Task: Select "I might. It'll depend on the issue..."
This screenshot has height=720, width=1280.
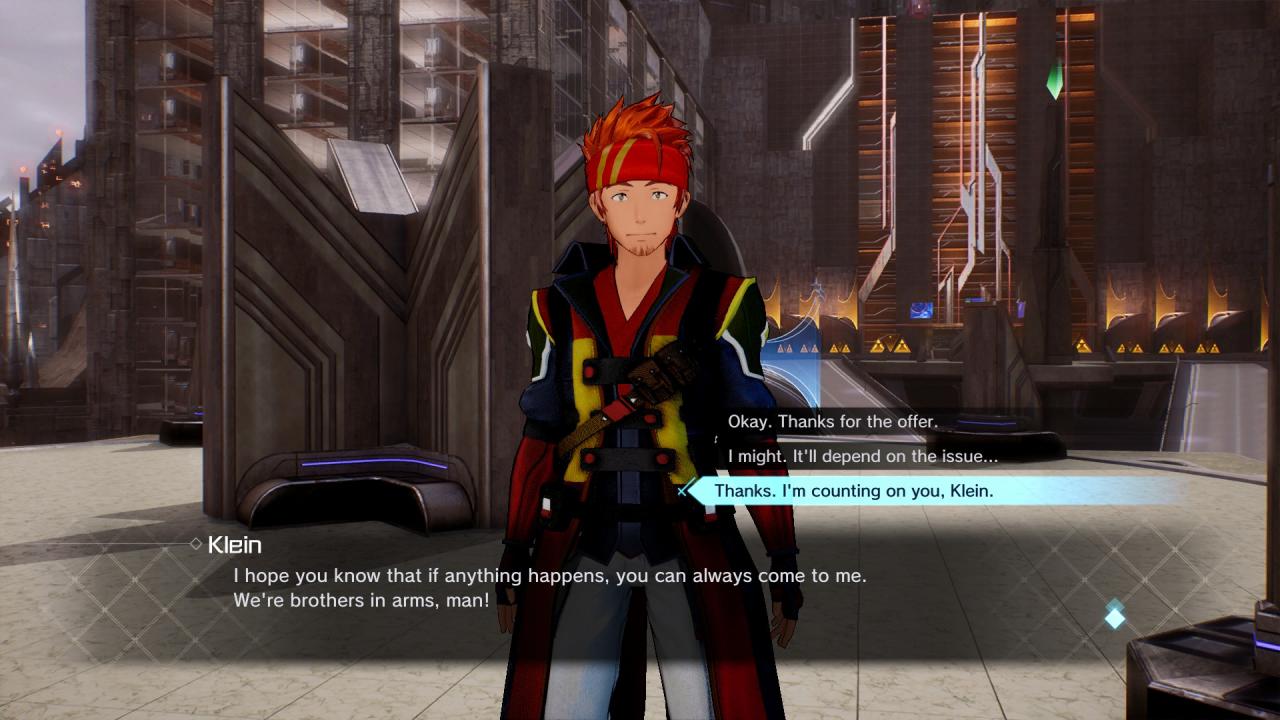Action: (x=862, y=456)
